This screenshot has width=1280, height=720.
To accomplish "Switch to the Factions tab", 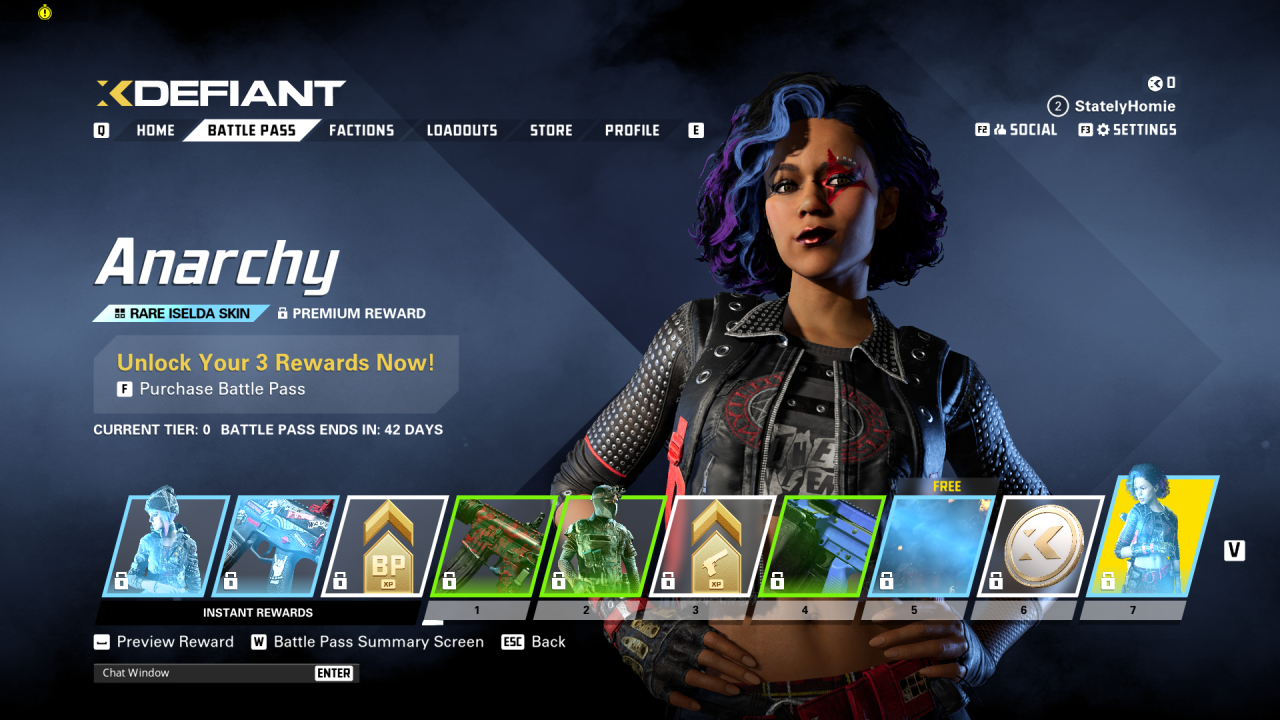I will pyautogui.click(x=361, y=130).
